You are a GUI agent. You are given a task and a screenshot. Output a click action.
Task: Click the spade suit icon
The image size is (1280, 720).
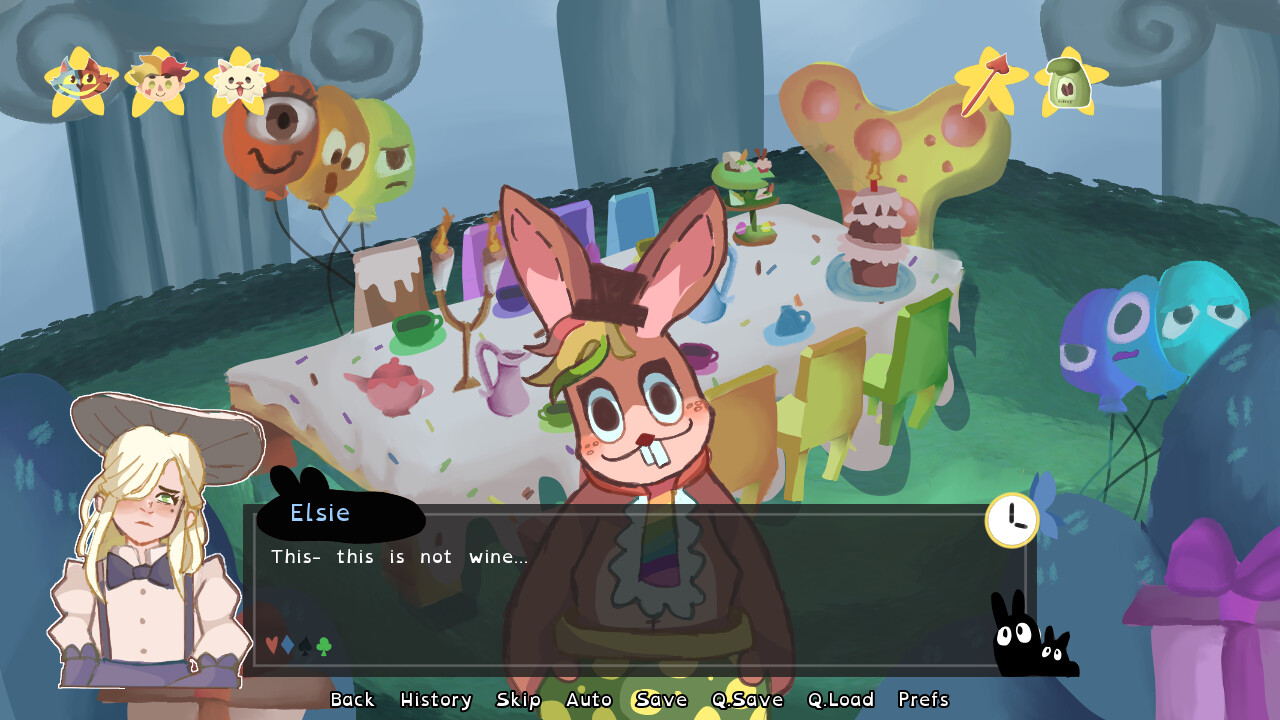(x=304, y=646)
